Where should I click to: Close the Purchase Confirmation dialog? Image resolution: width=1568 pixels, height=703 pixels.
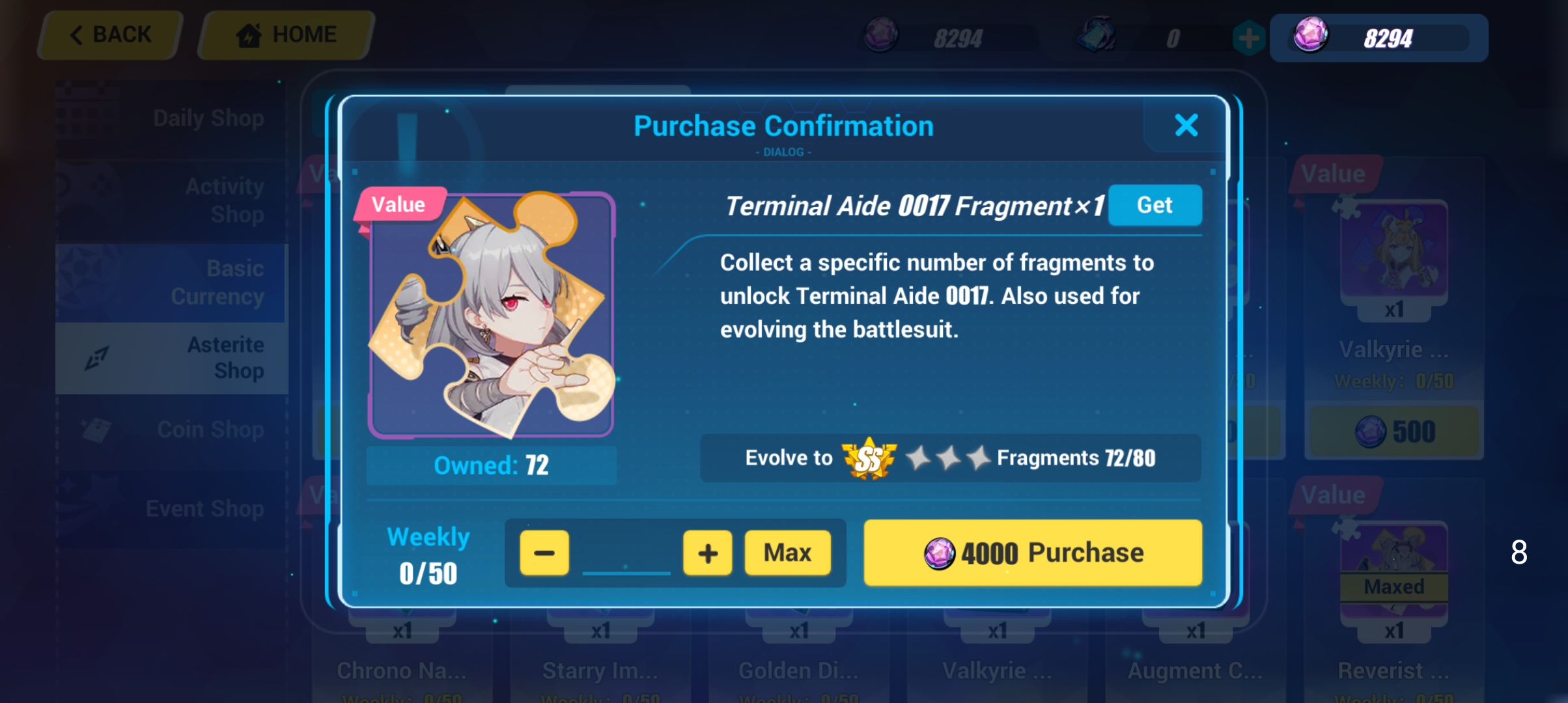[1186, 126]
